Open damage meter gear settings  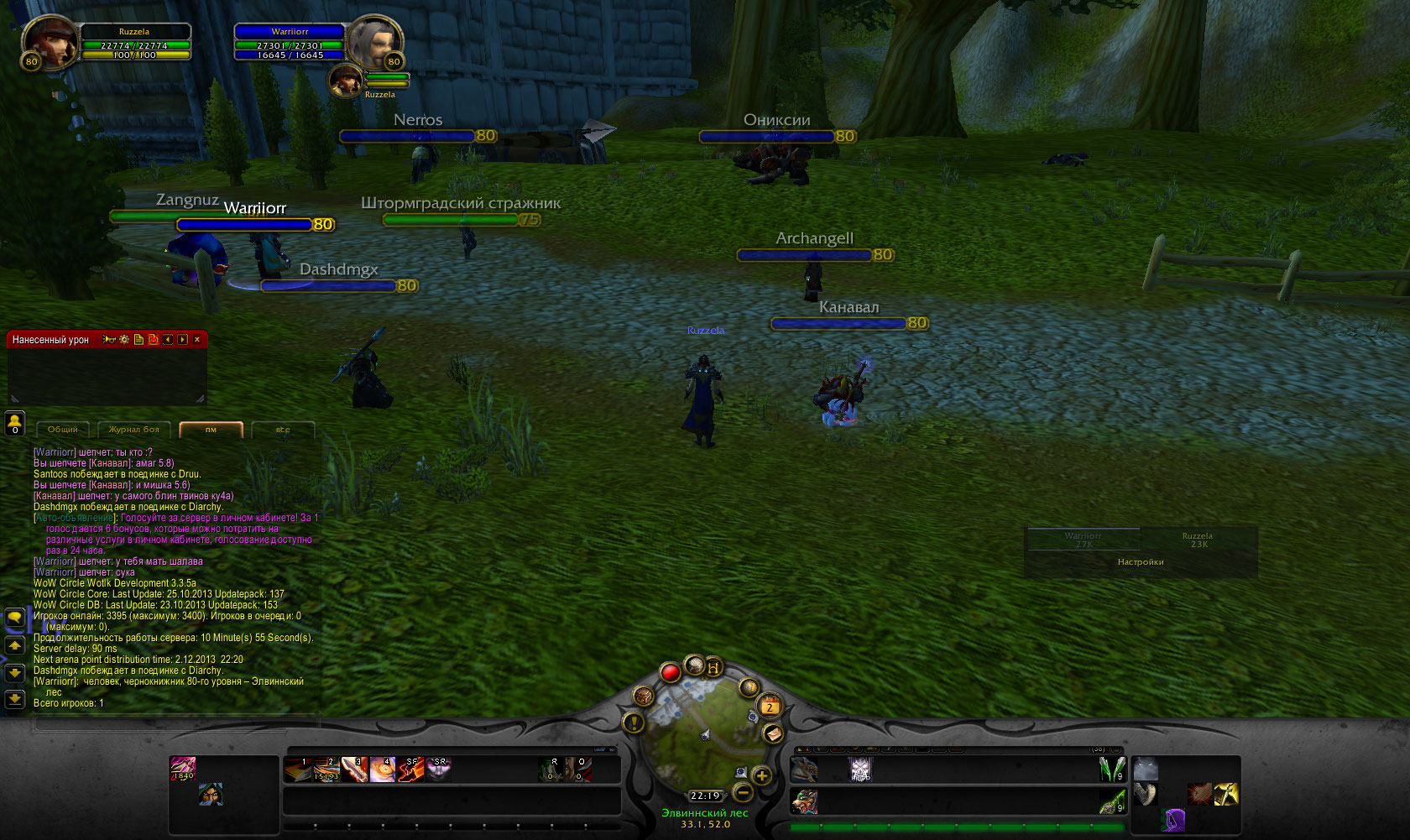click(124, 340)
